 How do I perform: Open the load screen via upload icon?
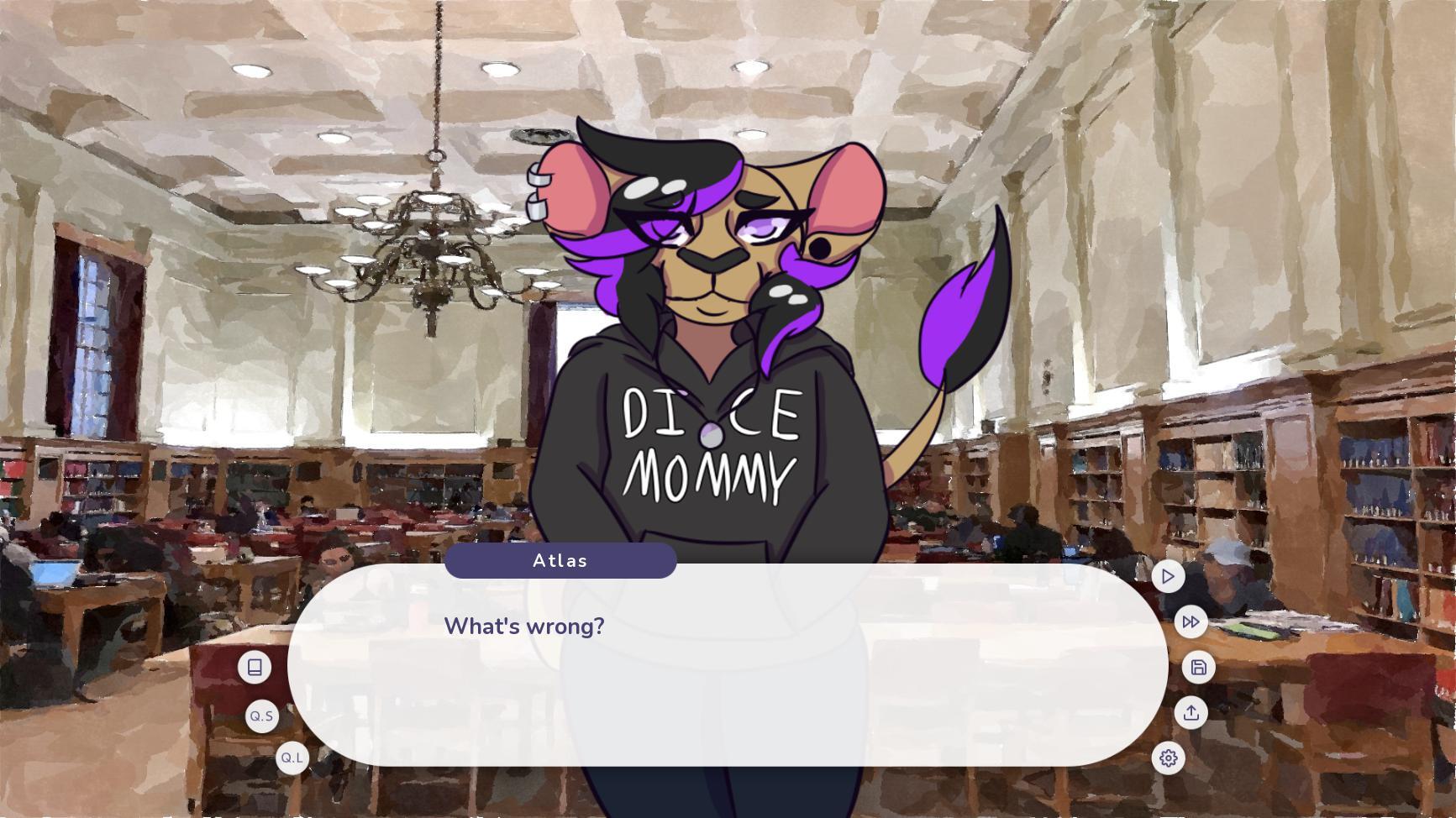1192,712
